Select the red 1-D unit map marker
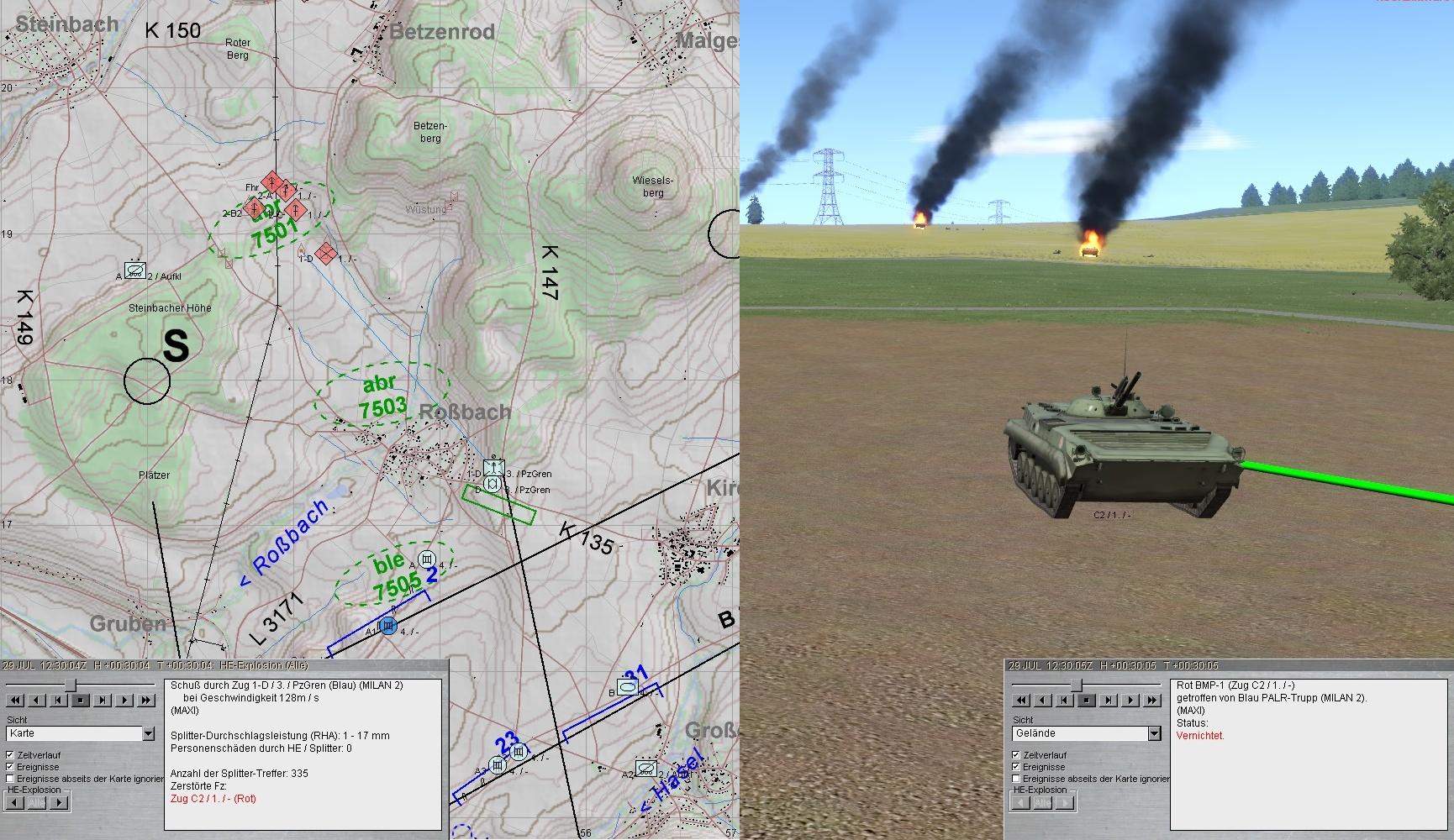Image resolution: width=1454 pixels, height=840 pixels. coord(327,254)
